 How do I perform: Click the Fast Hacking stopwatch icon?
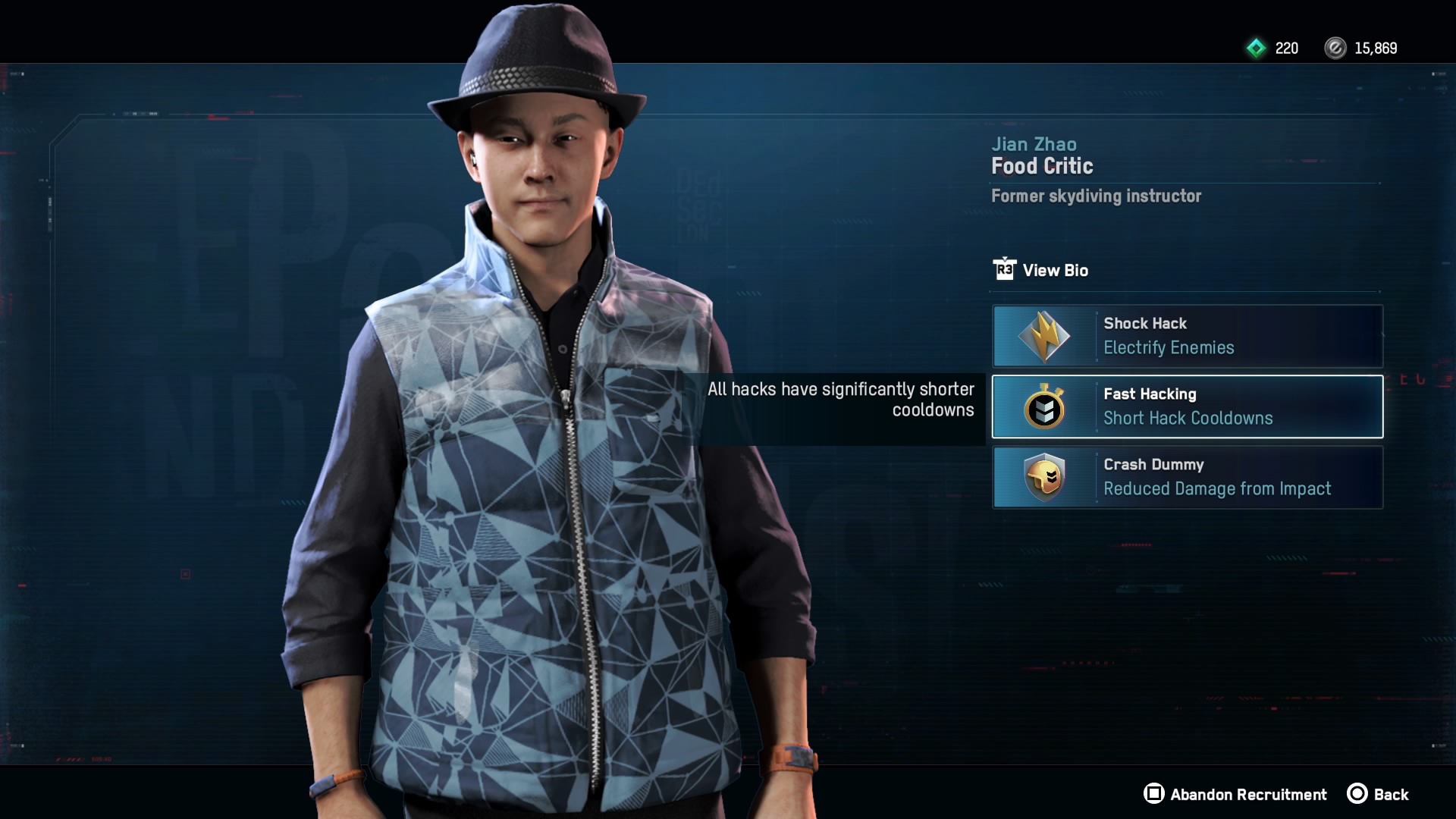[1045, 406]
